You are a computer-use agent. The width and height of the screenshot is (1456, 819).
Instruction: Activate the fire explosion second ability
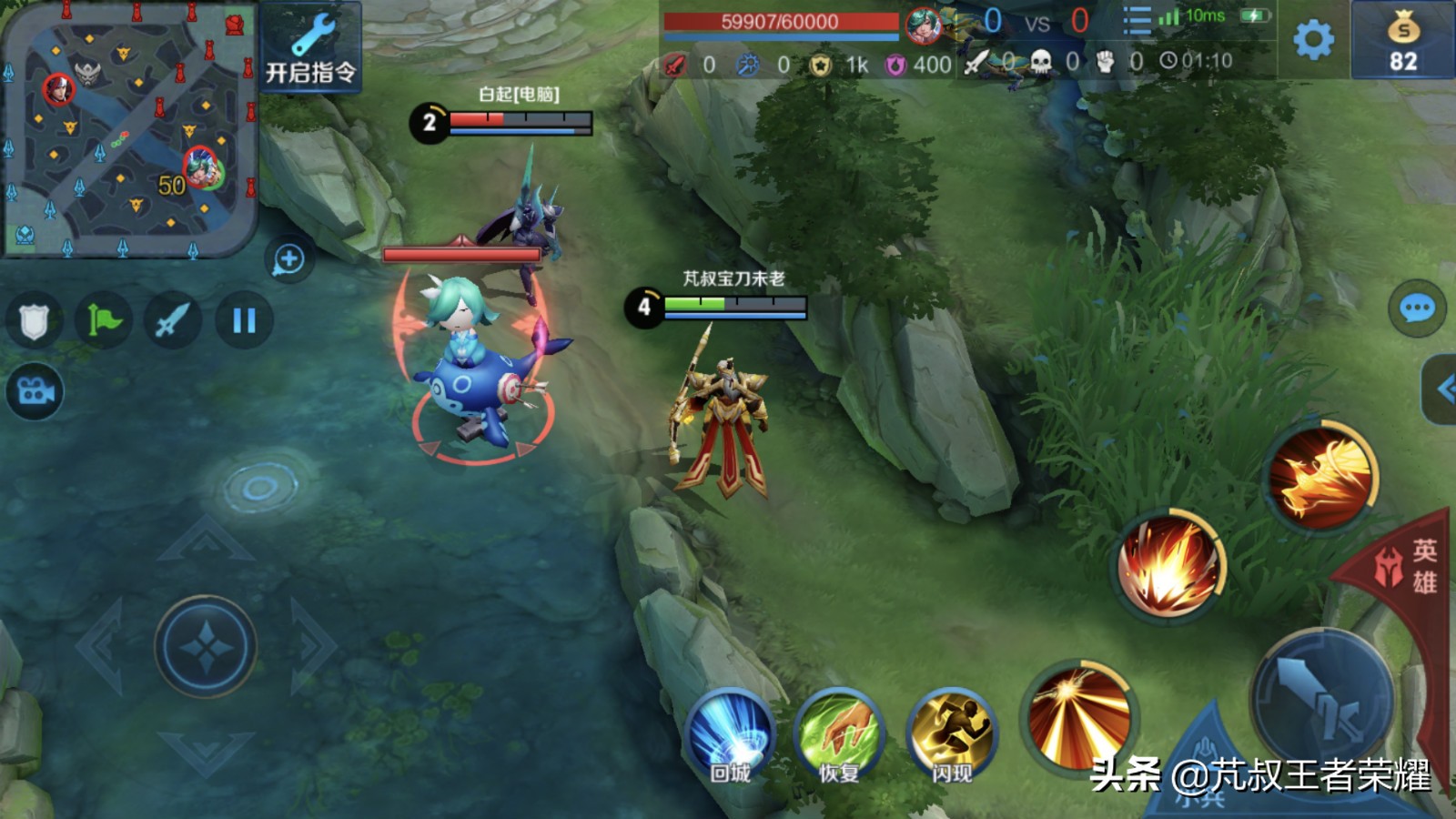[1169, 564]
